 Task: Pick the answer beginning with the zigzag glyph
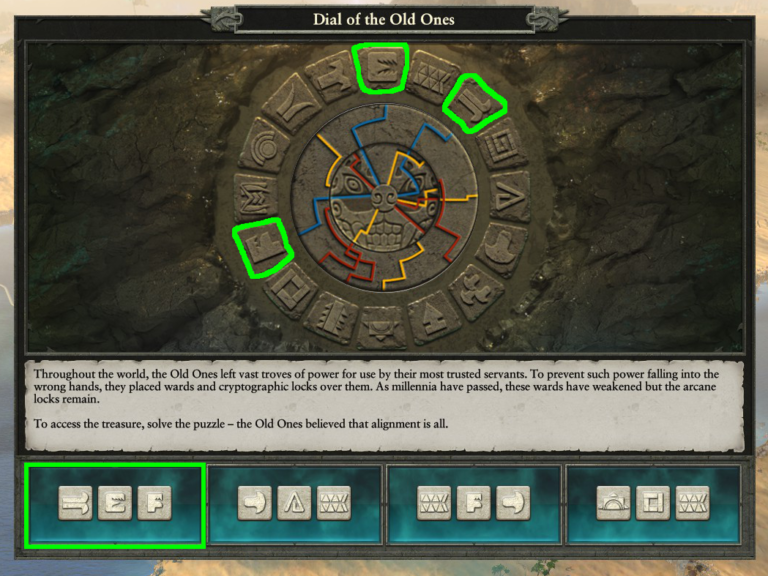[x=474, y=505]
